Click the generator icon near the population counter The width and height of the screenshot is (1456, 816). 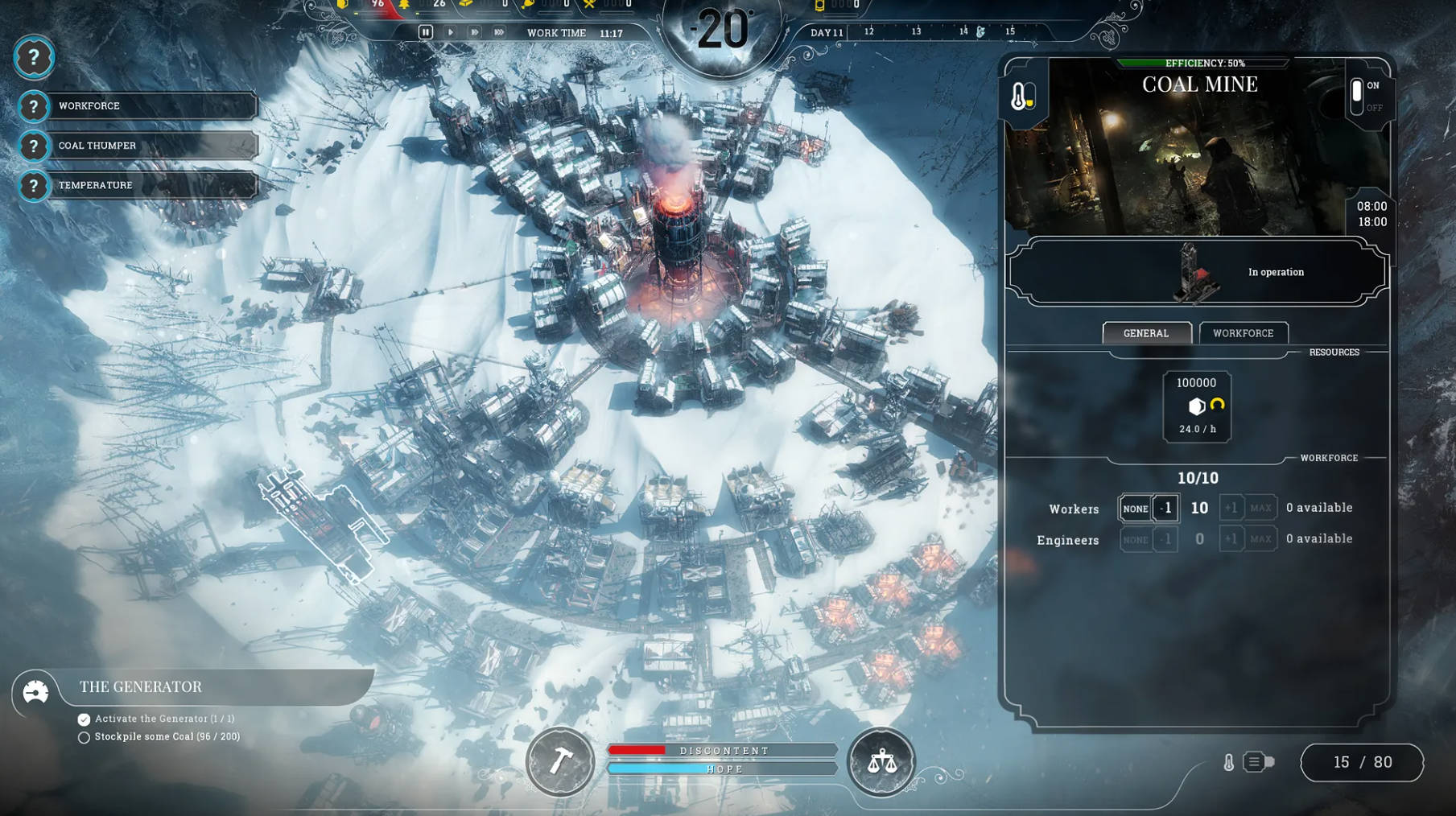1256,762
